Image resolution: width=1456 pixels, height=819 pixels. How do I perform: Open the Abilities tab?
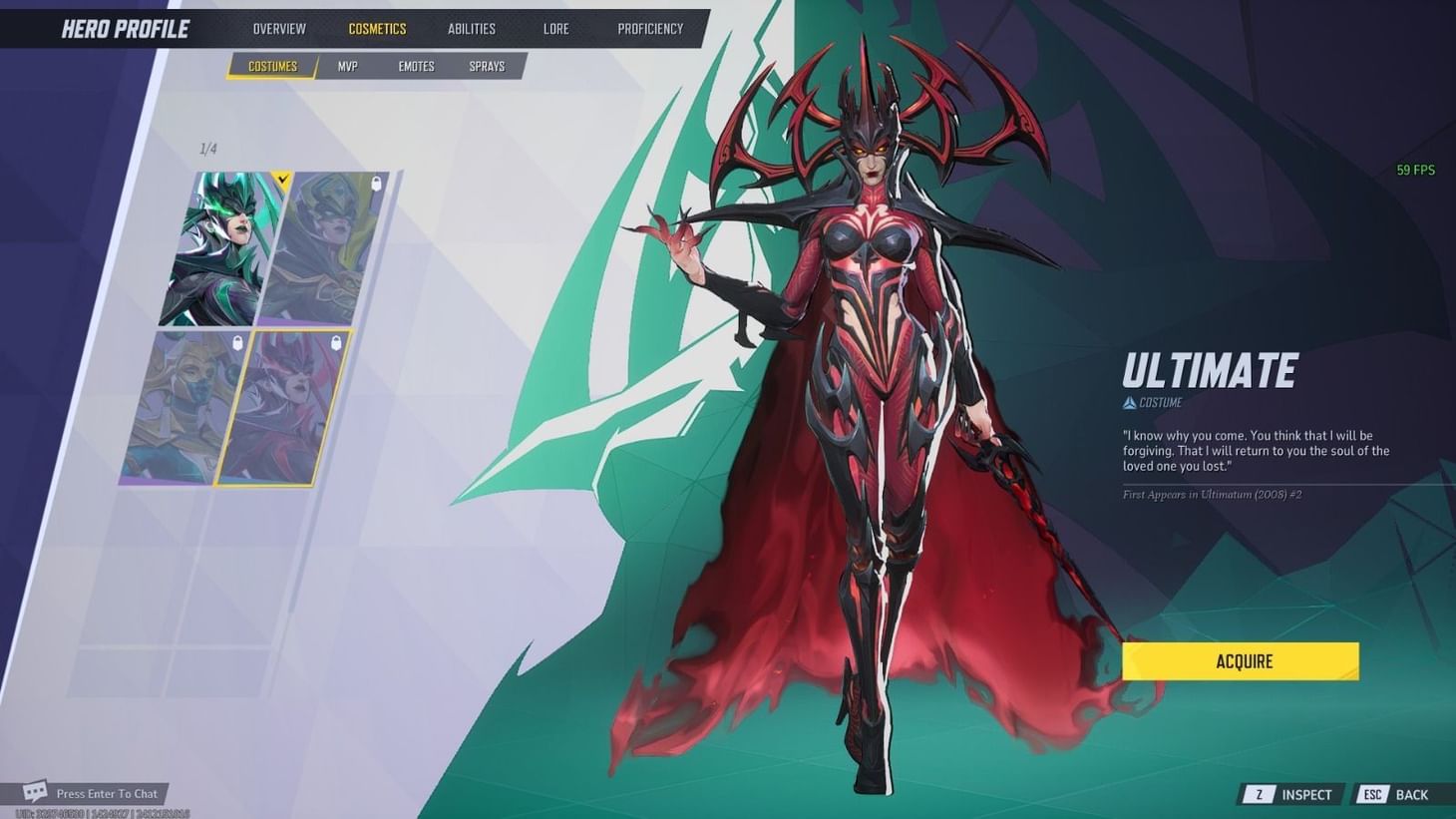click(x=471, y=28)
